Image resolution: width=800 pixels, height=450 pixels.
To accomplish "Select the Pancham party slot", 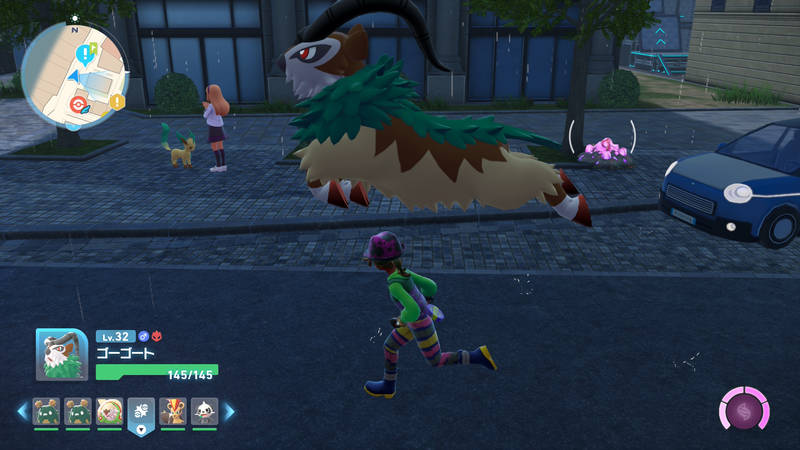I will [203, 411].
